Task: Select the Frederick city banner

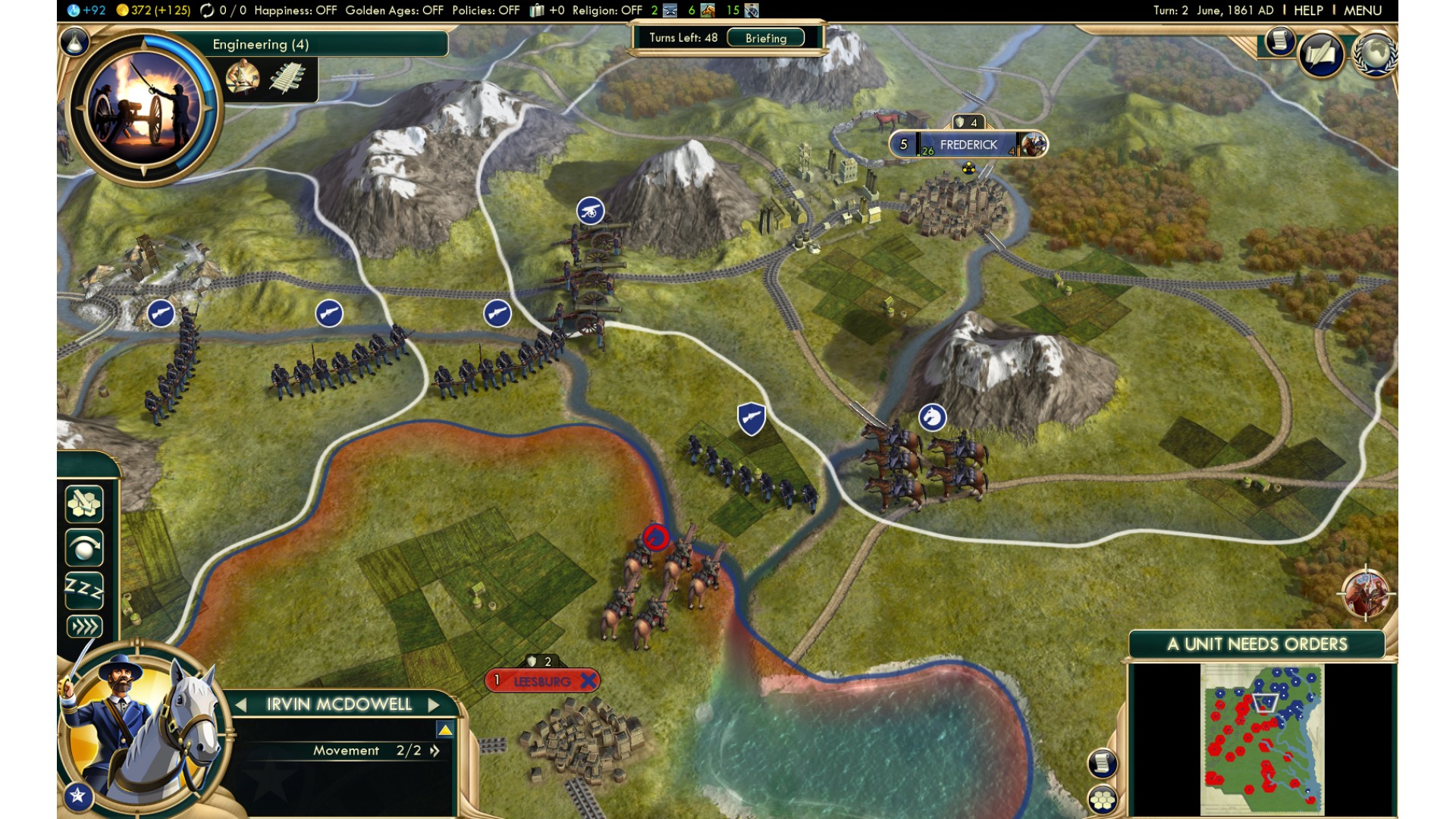Action: 968,144
